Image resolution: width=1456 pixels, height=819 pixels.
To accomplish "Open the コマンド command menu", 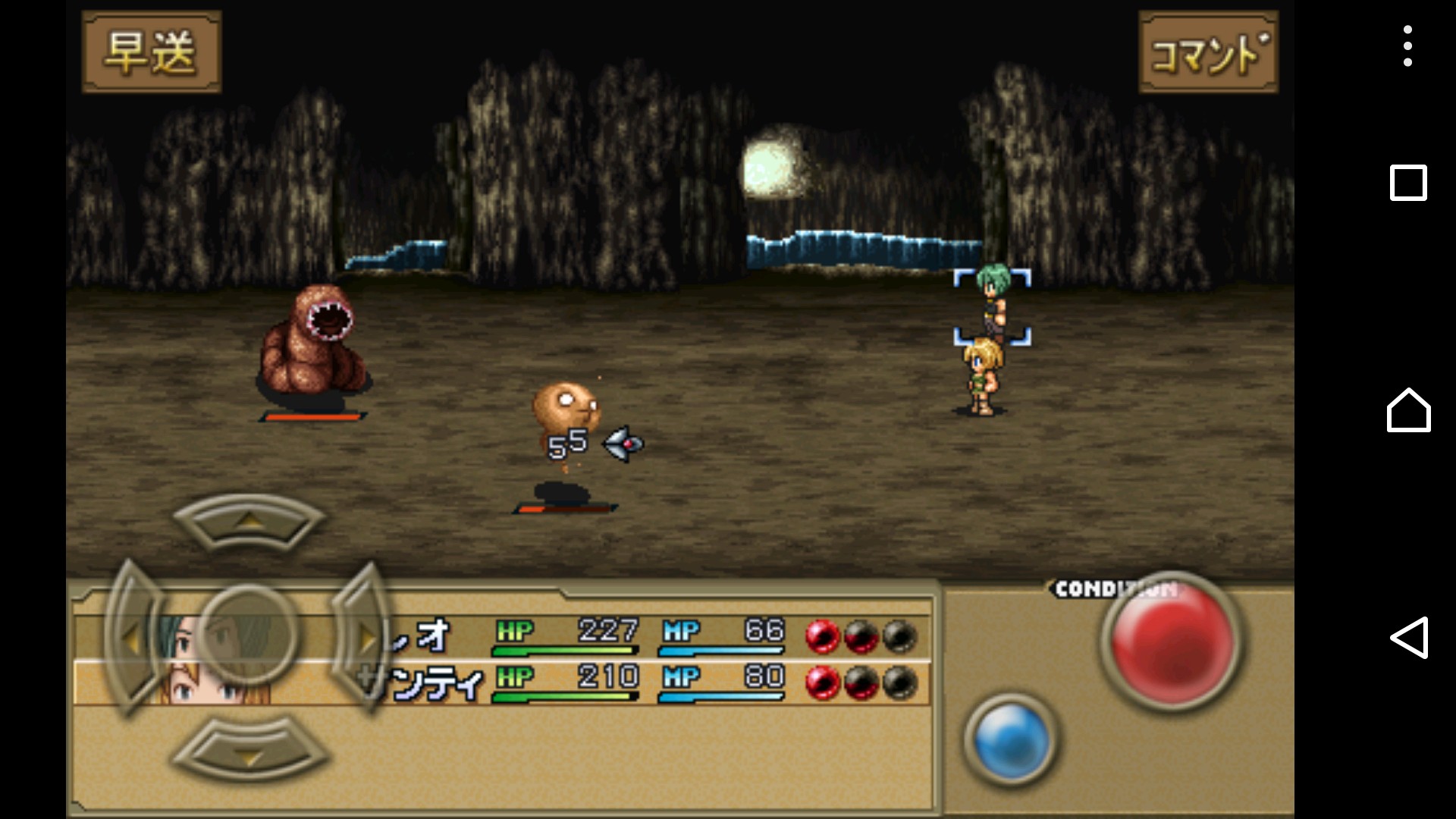I will click(1208, 52).
